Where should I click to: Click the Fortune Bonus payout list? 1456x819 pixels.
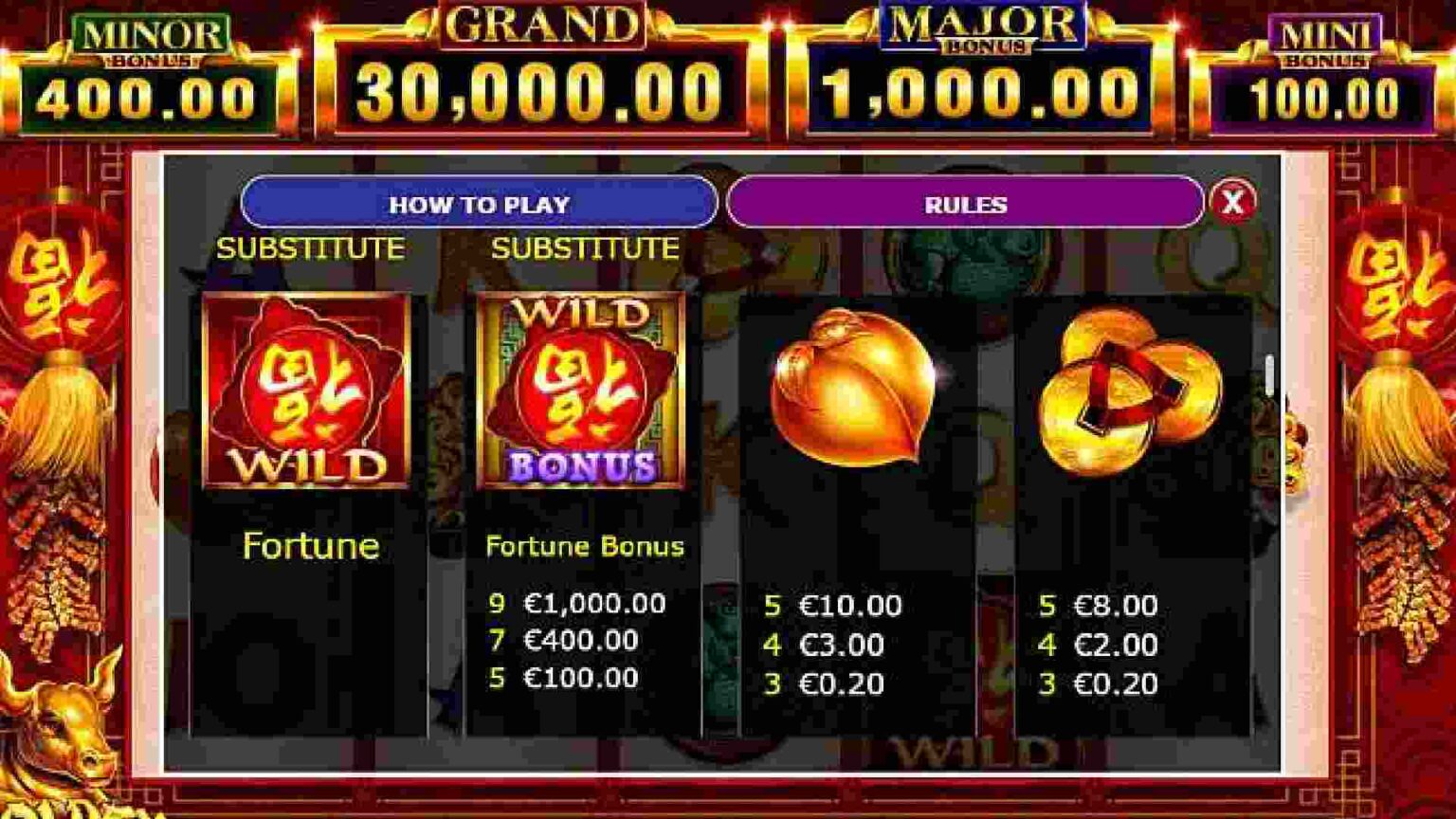[578, 641]
